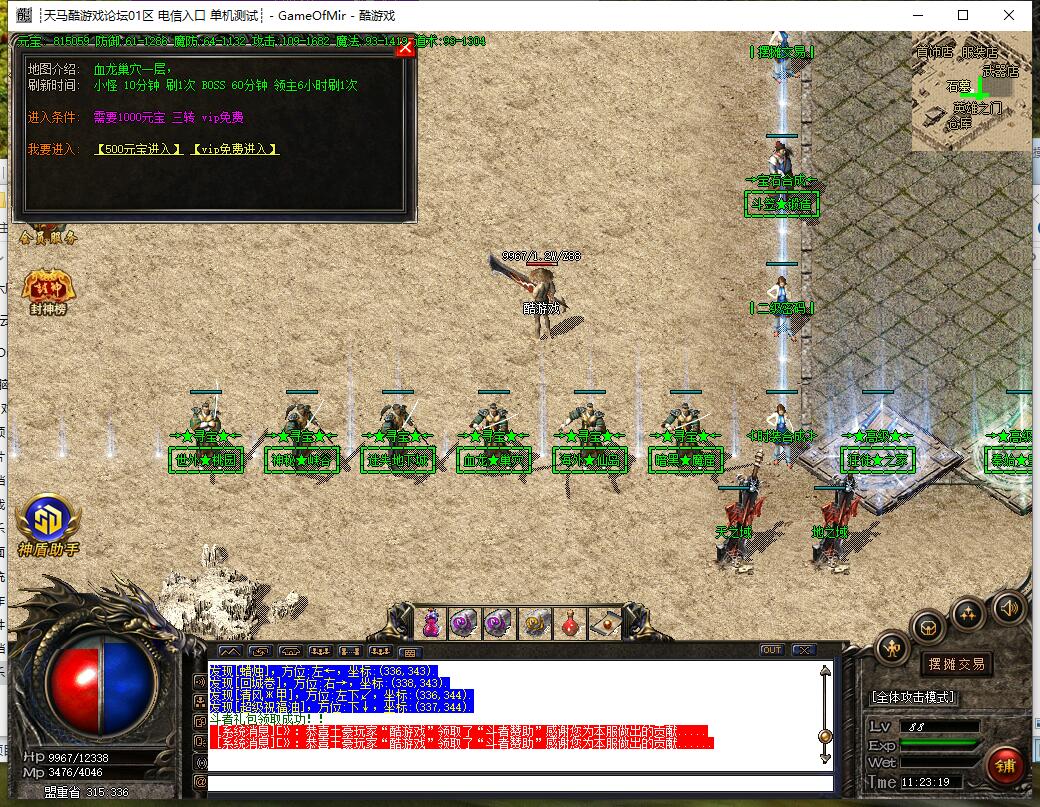
Task: Click the OUT button above the chat
Action: [771, 650]
